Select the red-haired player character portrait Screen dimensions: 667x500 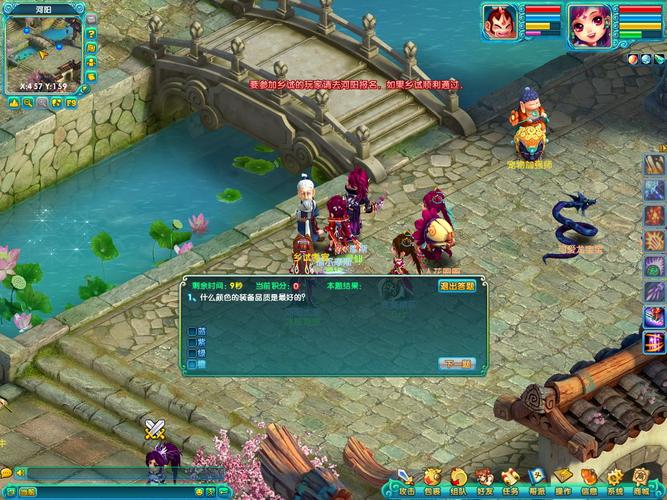(x=499, y=22)
